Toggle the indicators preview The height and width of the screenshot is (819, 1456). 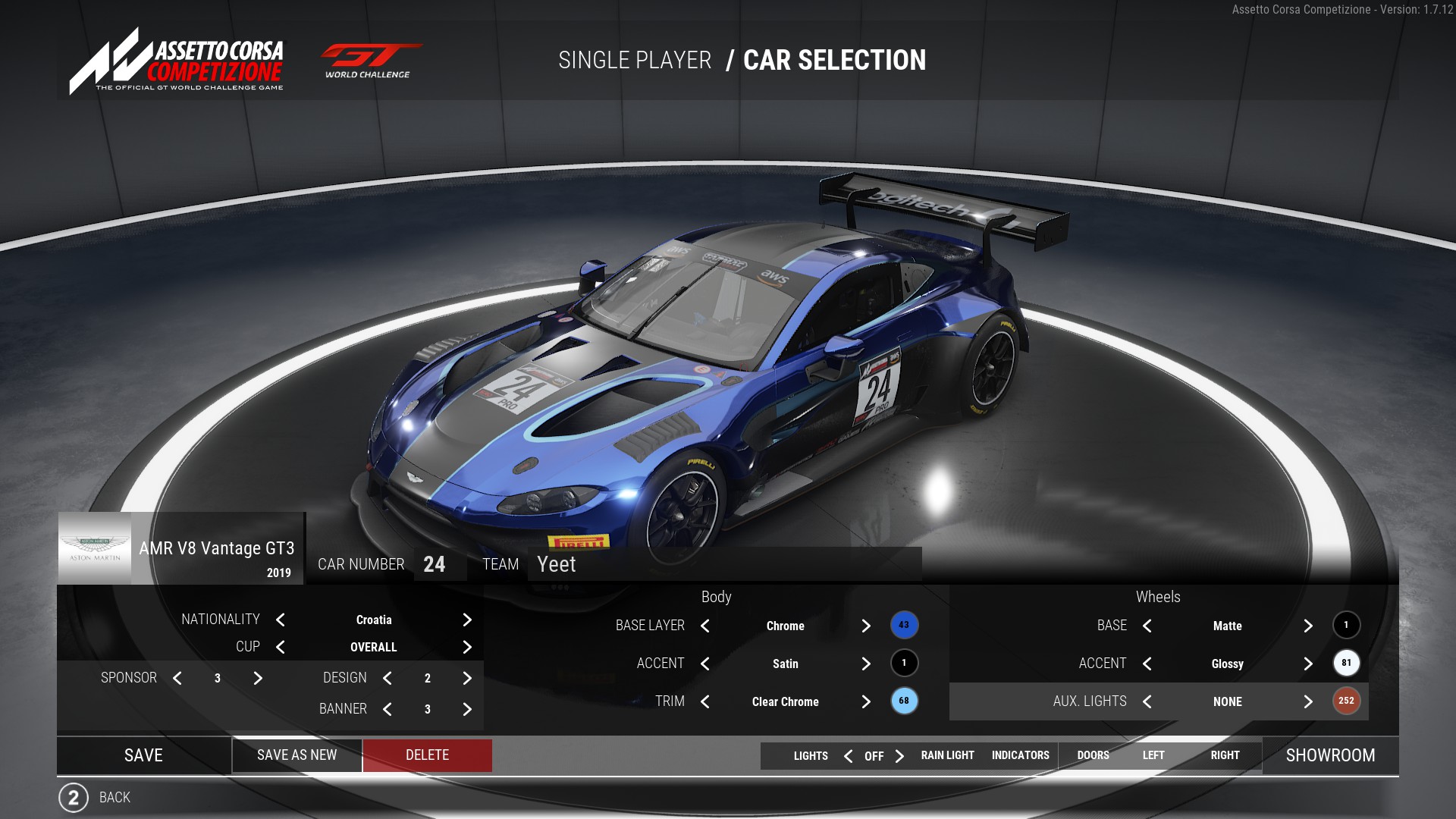[1020, 755]
